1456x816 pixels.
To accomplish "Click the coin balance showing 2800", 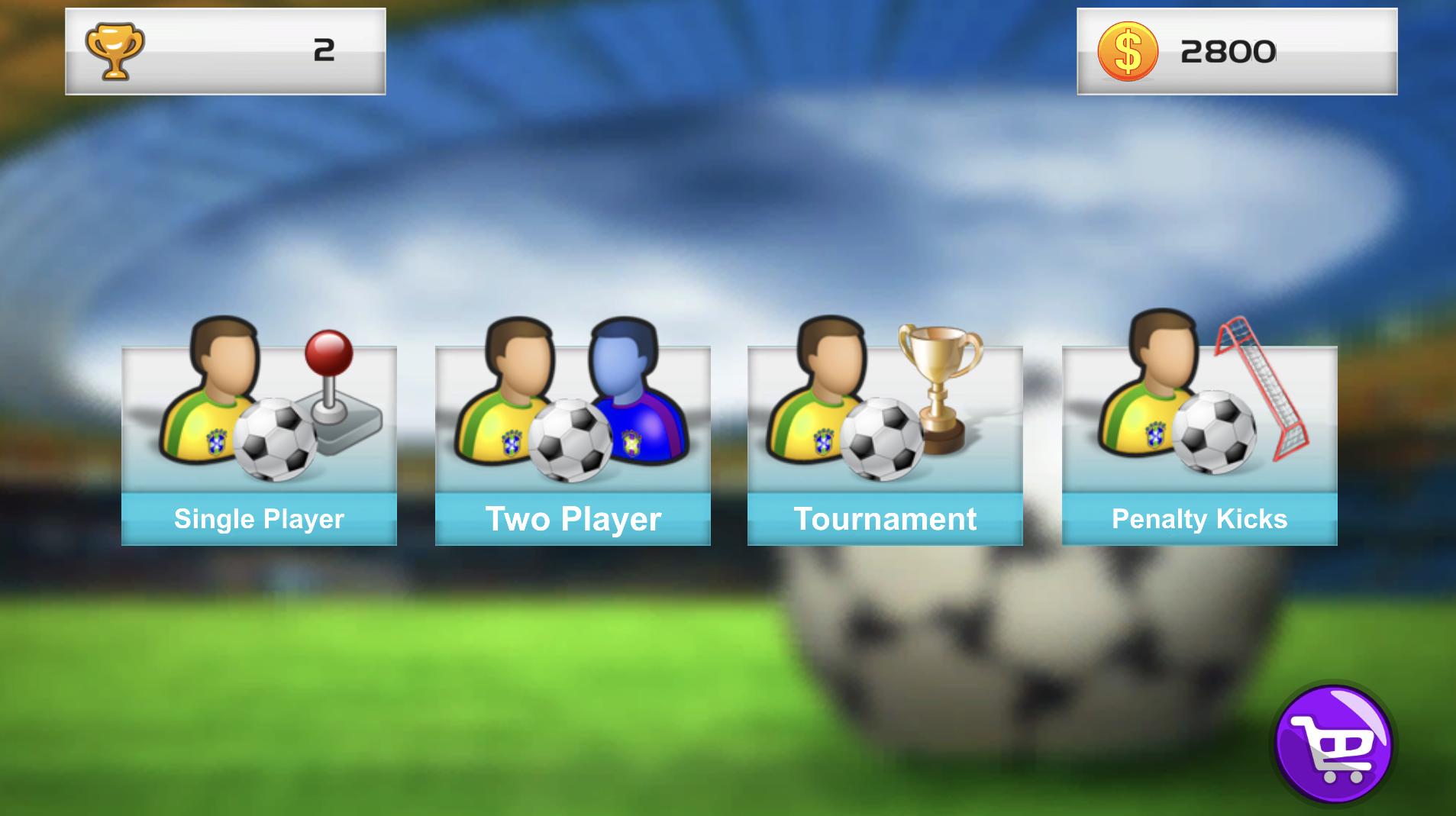I will pyautogui.click(x=1229, y=52).
